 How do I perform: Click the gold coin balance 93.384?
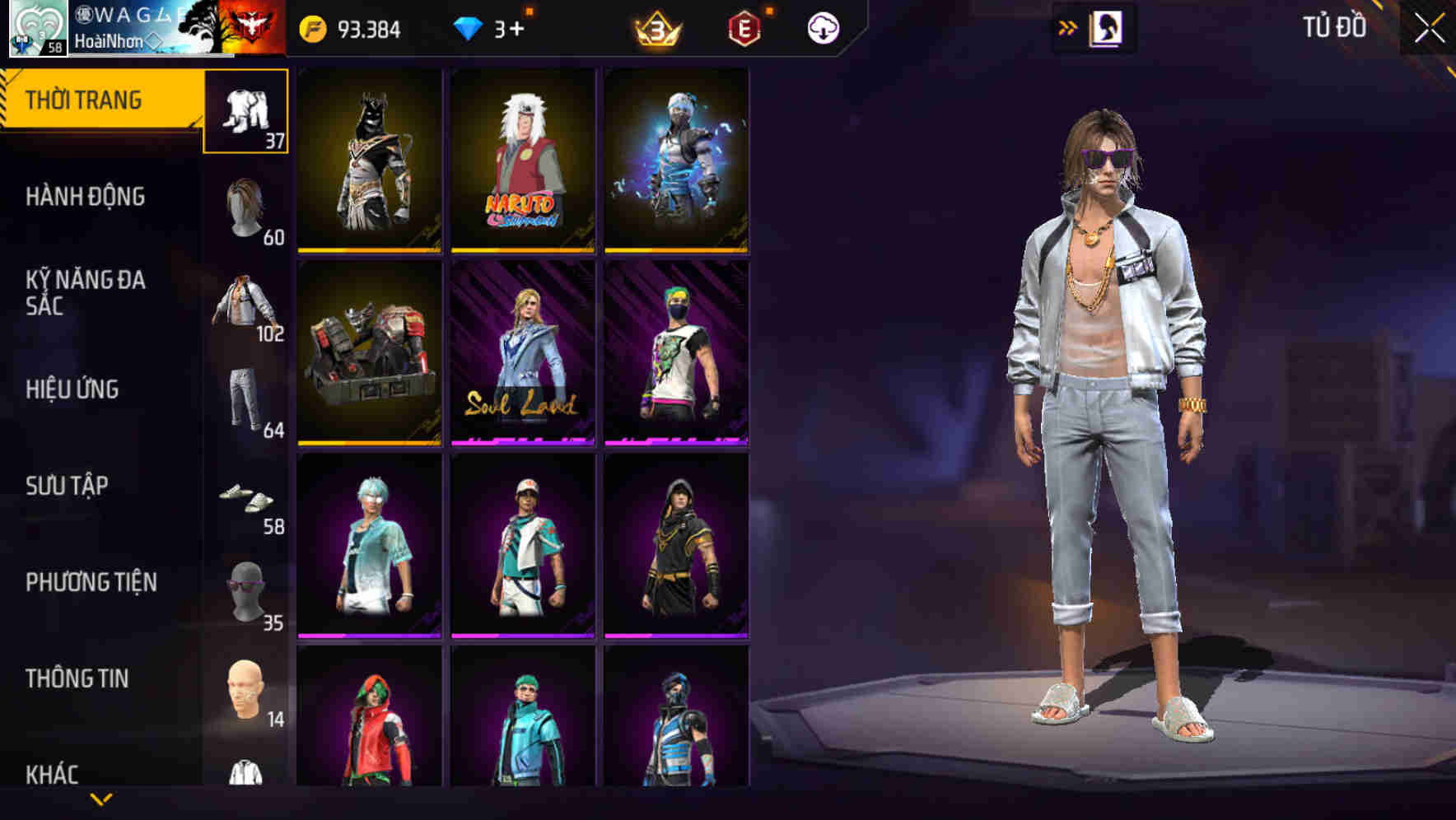point(351,30)
